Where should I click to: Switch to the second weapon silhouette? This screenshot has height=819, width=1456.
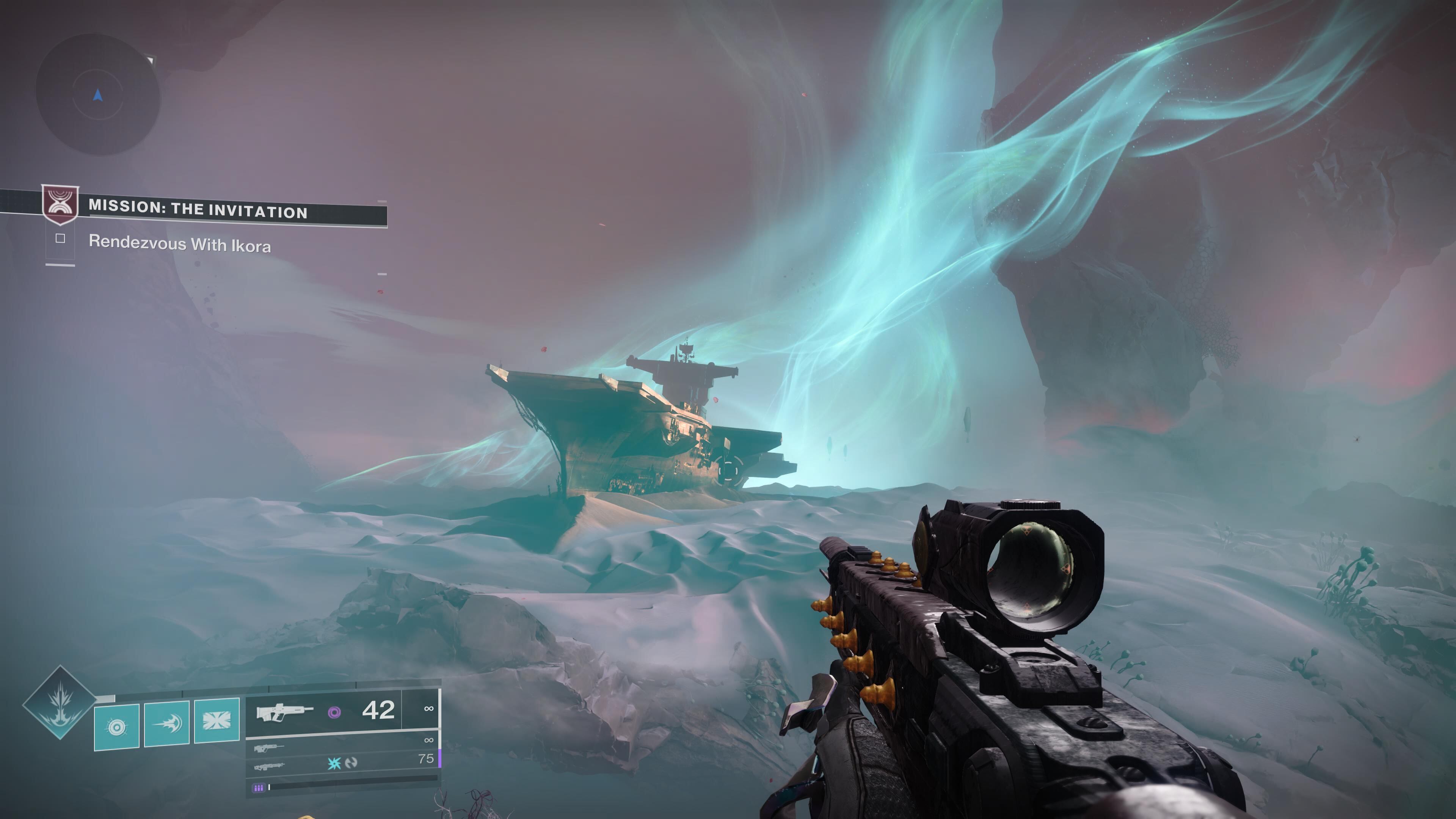click(269, 748)
